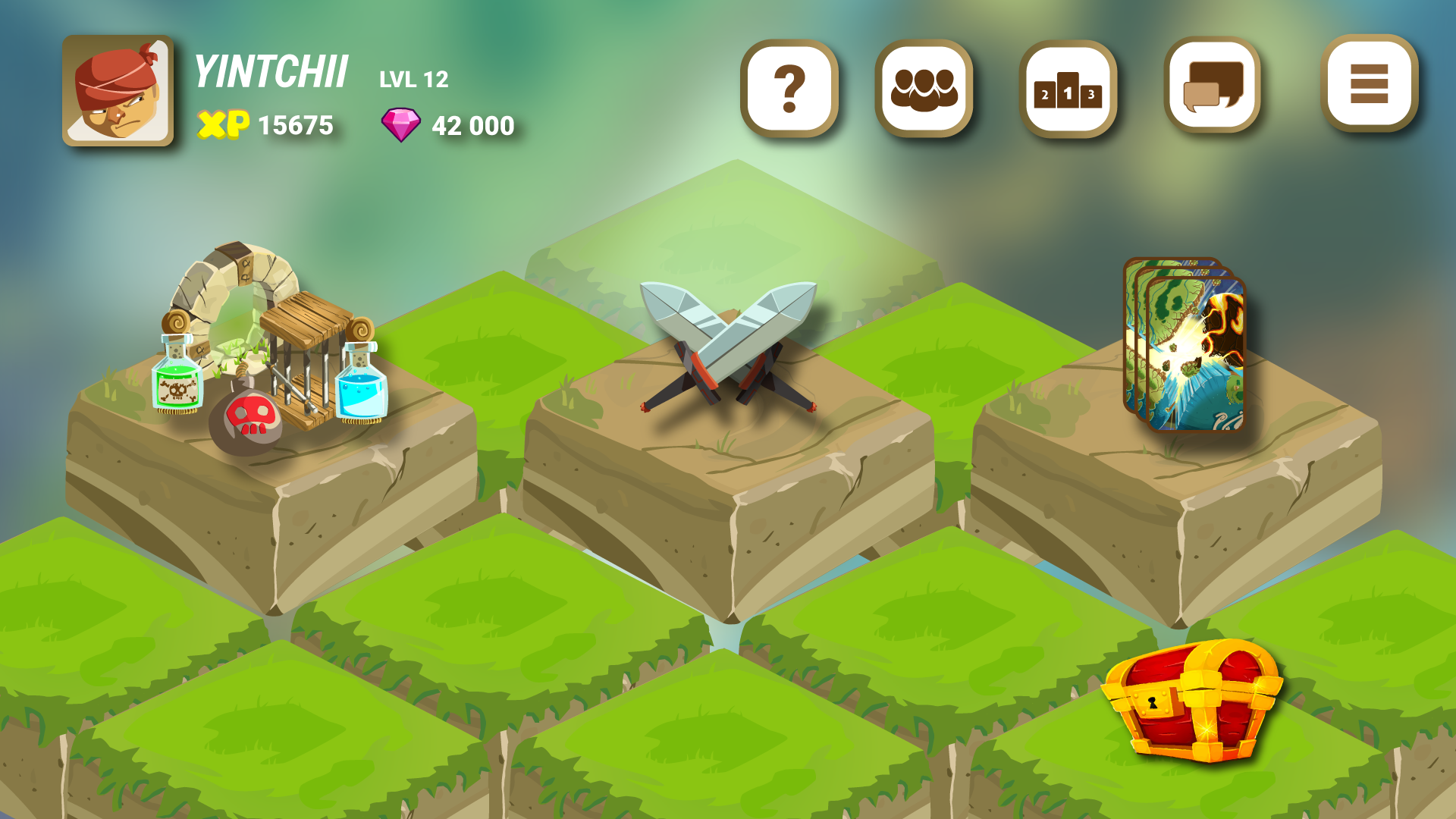Open the chat speech bubbles button

1212,86
